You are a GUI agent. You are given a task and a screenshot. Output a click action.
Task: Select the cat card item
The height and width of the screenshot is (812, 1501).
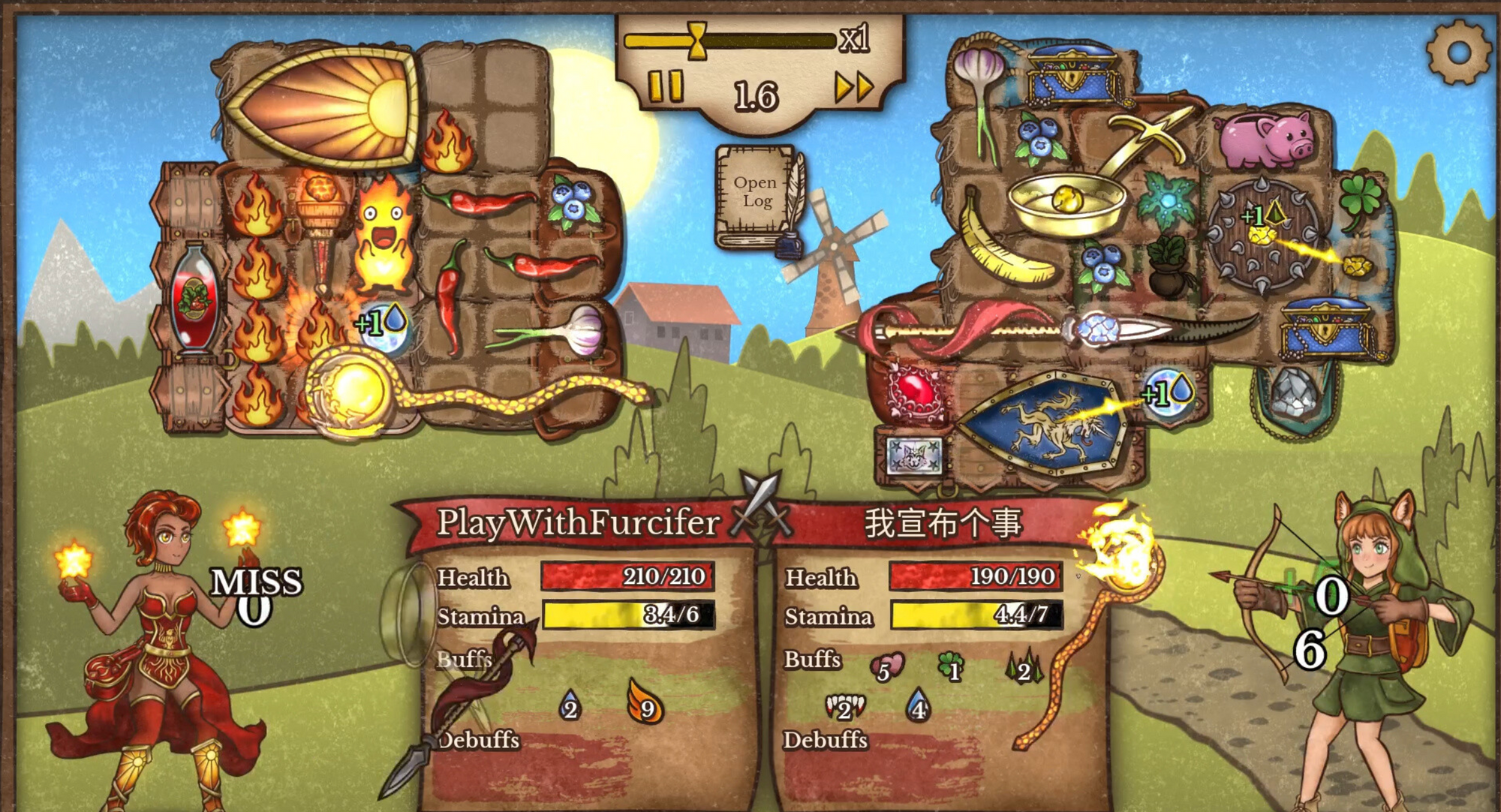pos(913,456)
